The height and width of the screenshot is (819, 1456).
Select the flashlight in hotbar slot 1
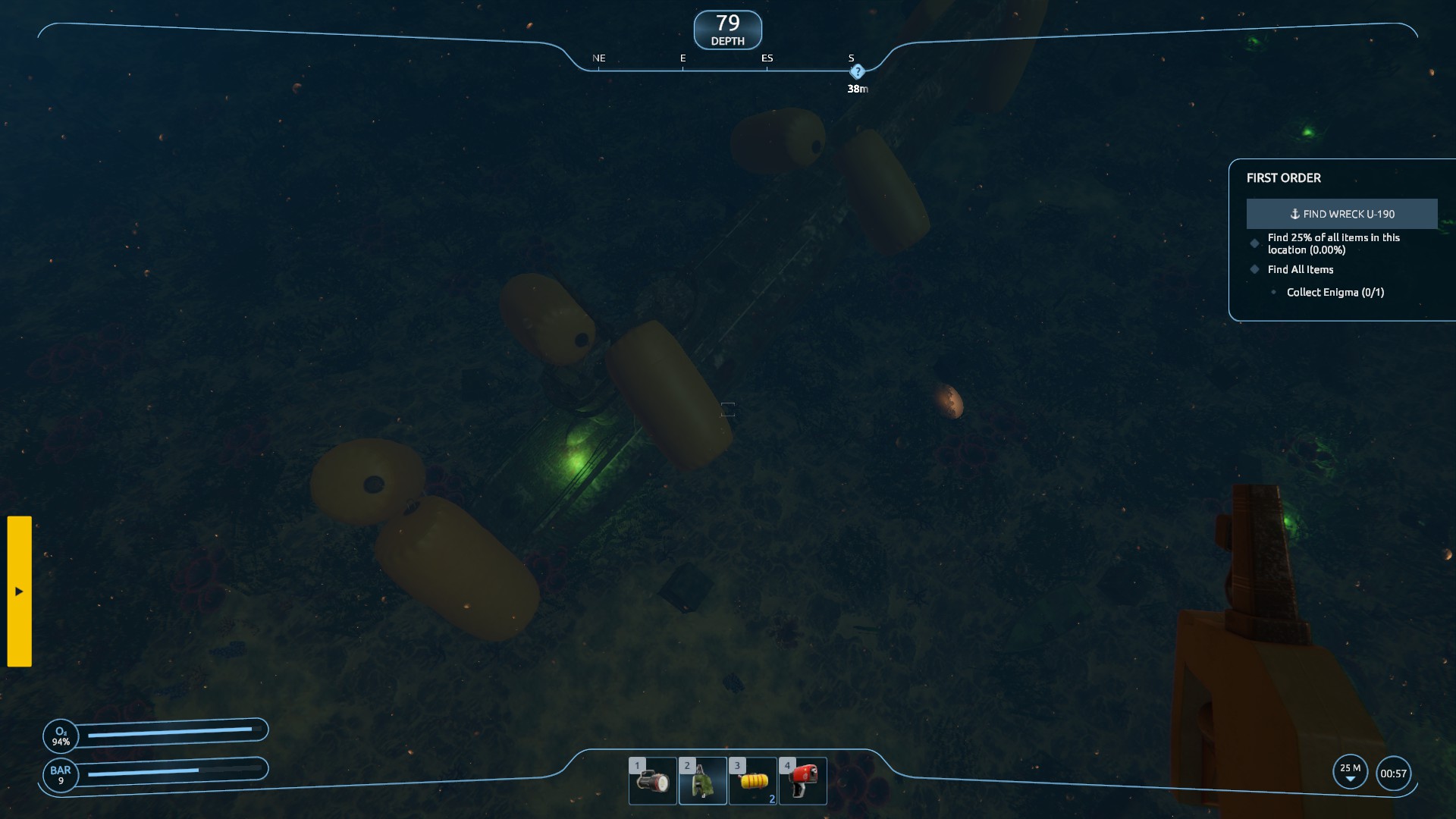pos(652,780)
